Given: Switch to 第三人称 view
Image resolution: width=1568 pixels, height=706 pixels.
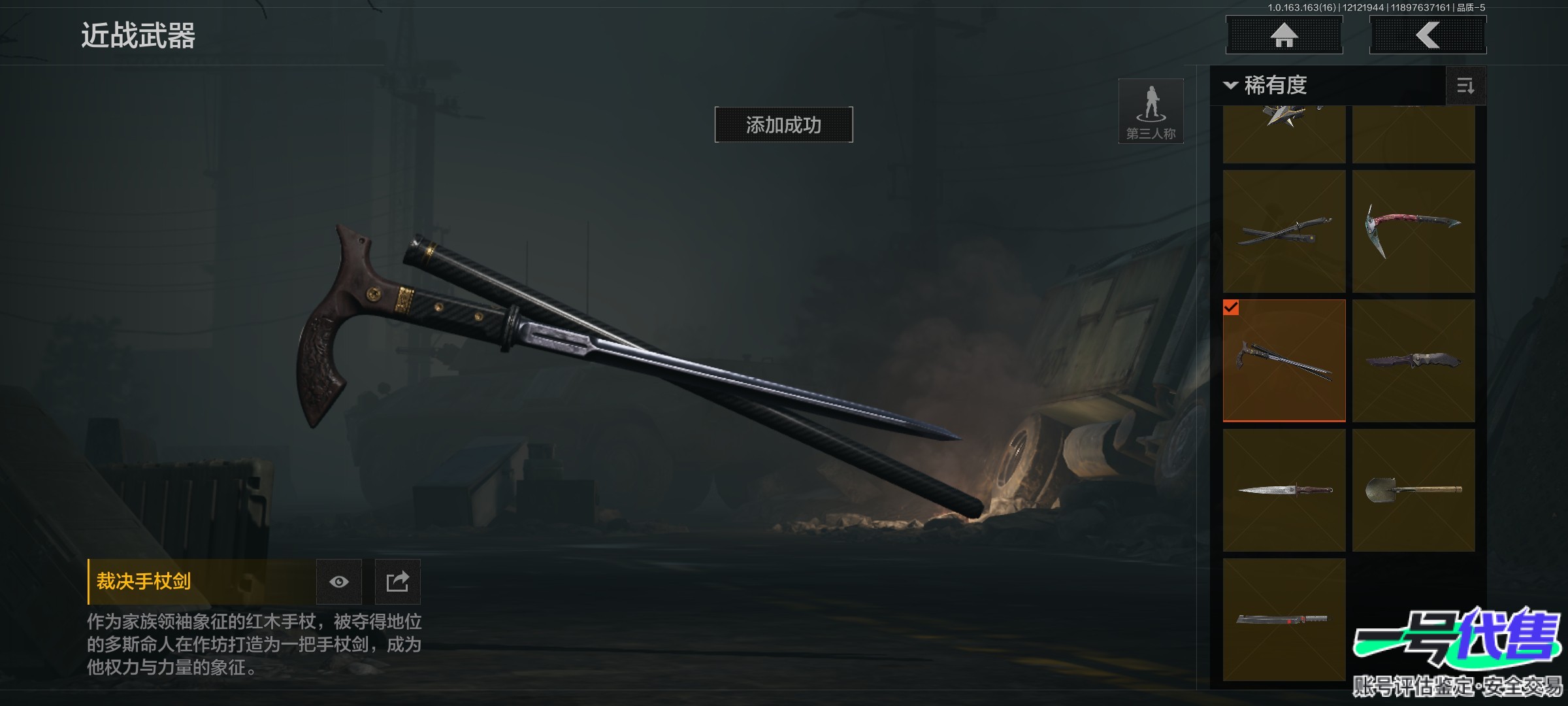Looking at the screenshot, I should tap(1151, 111).
